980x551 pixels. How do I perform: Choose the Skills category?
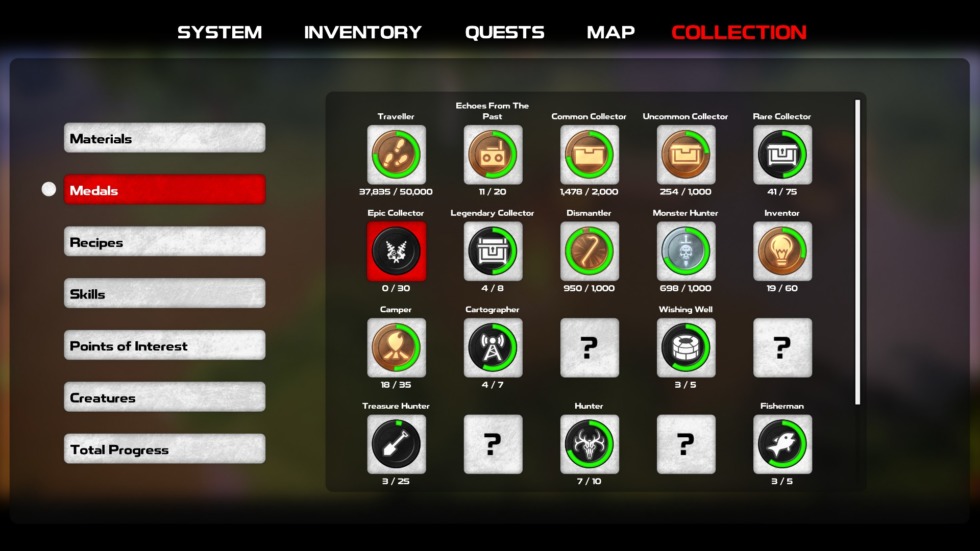pyautogui.click(x=164, y=294)
